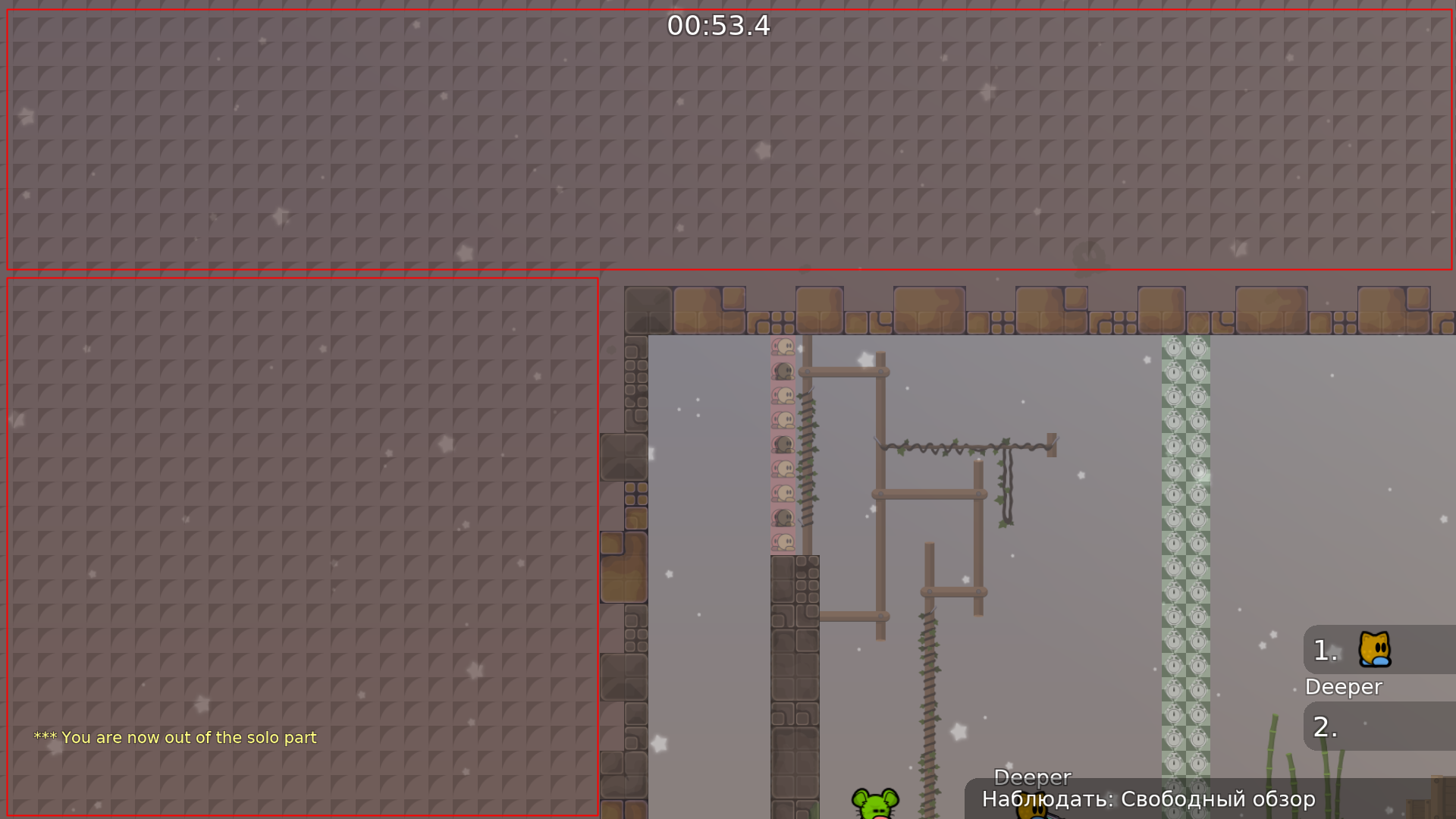
Task: Select the Deeper name label in the scoreboard
Action: point(1342,687)
